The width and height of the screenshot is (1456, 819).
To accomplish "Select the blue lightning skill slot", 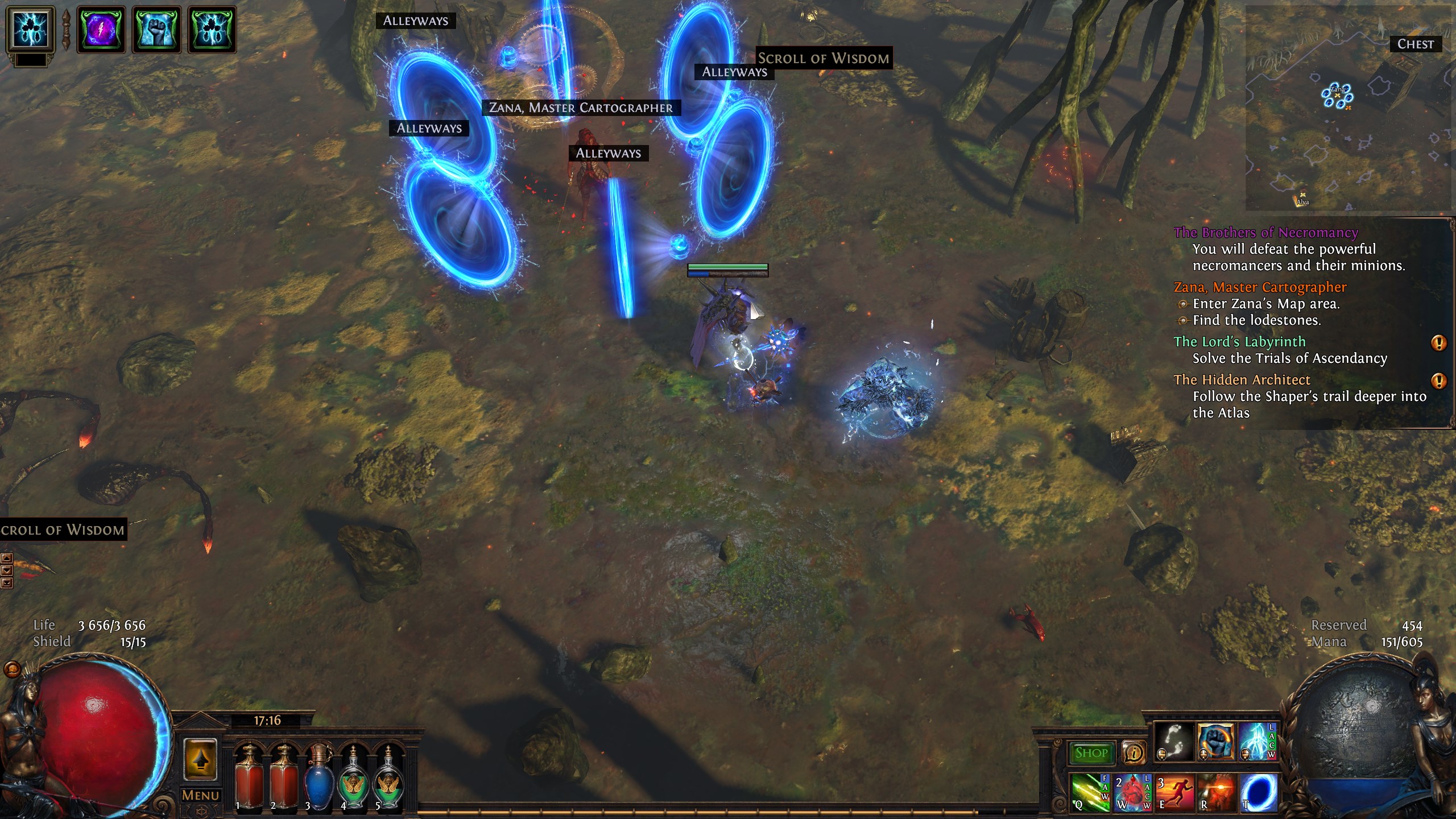I will (x=1257, y=742).
